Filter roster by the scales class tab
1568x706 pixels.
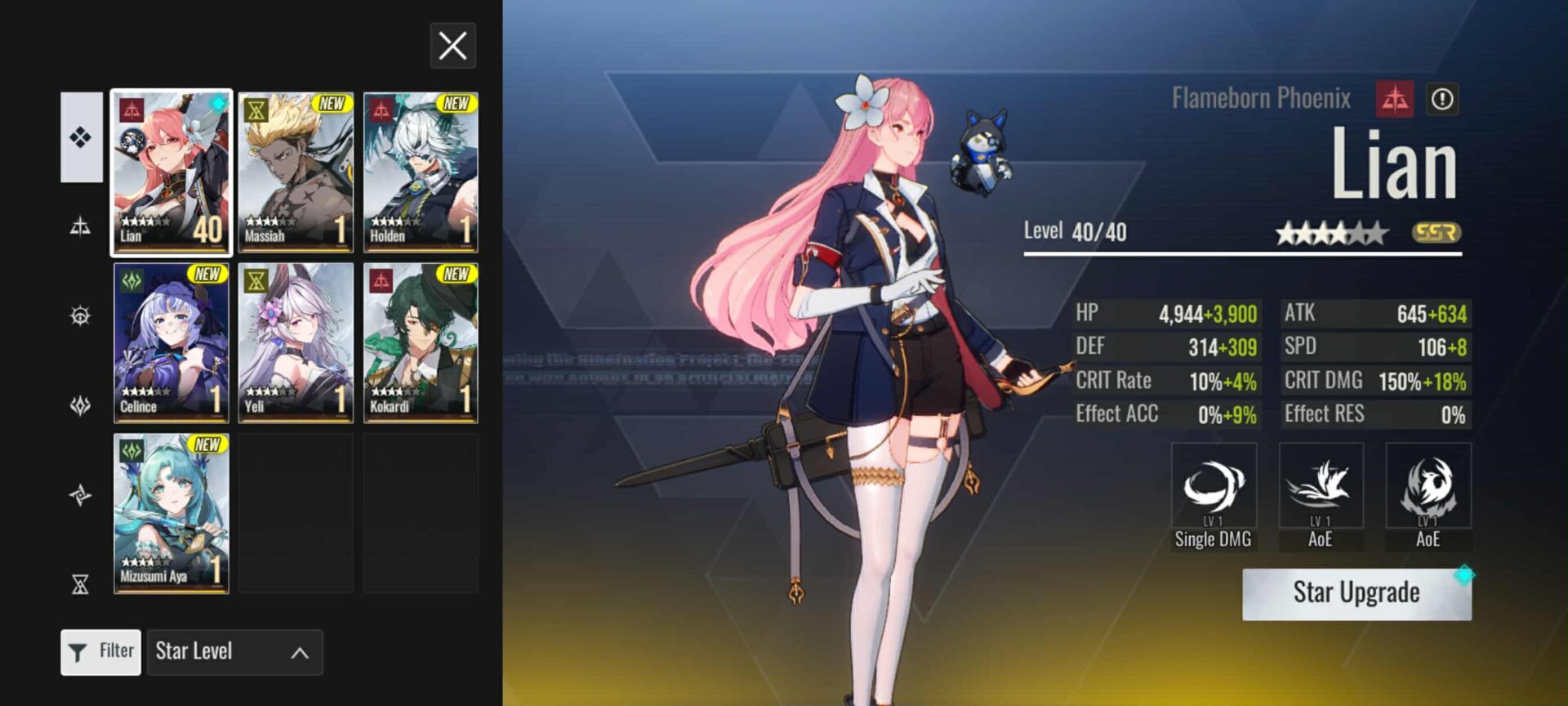tap(80, 226)
